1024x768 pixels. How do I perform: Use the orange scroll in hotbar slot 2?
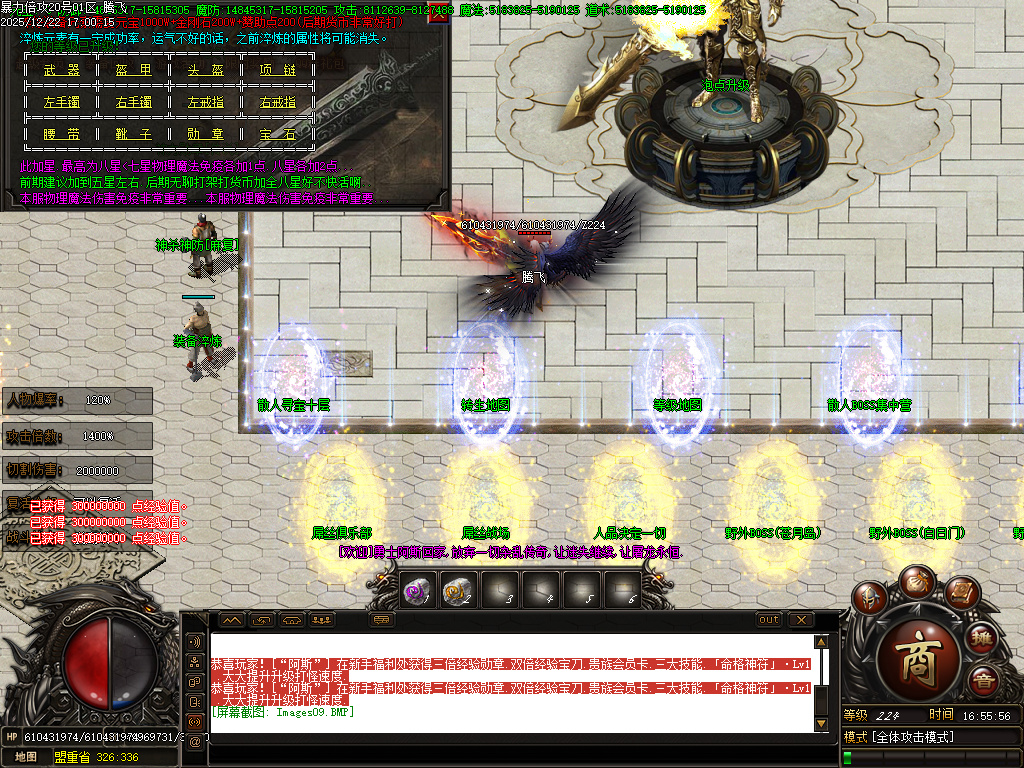tap(456, 591)
